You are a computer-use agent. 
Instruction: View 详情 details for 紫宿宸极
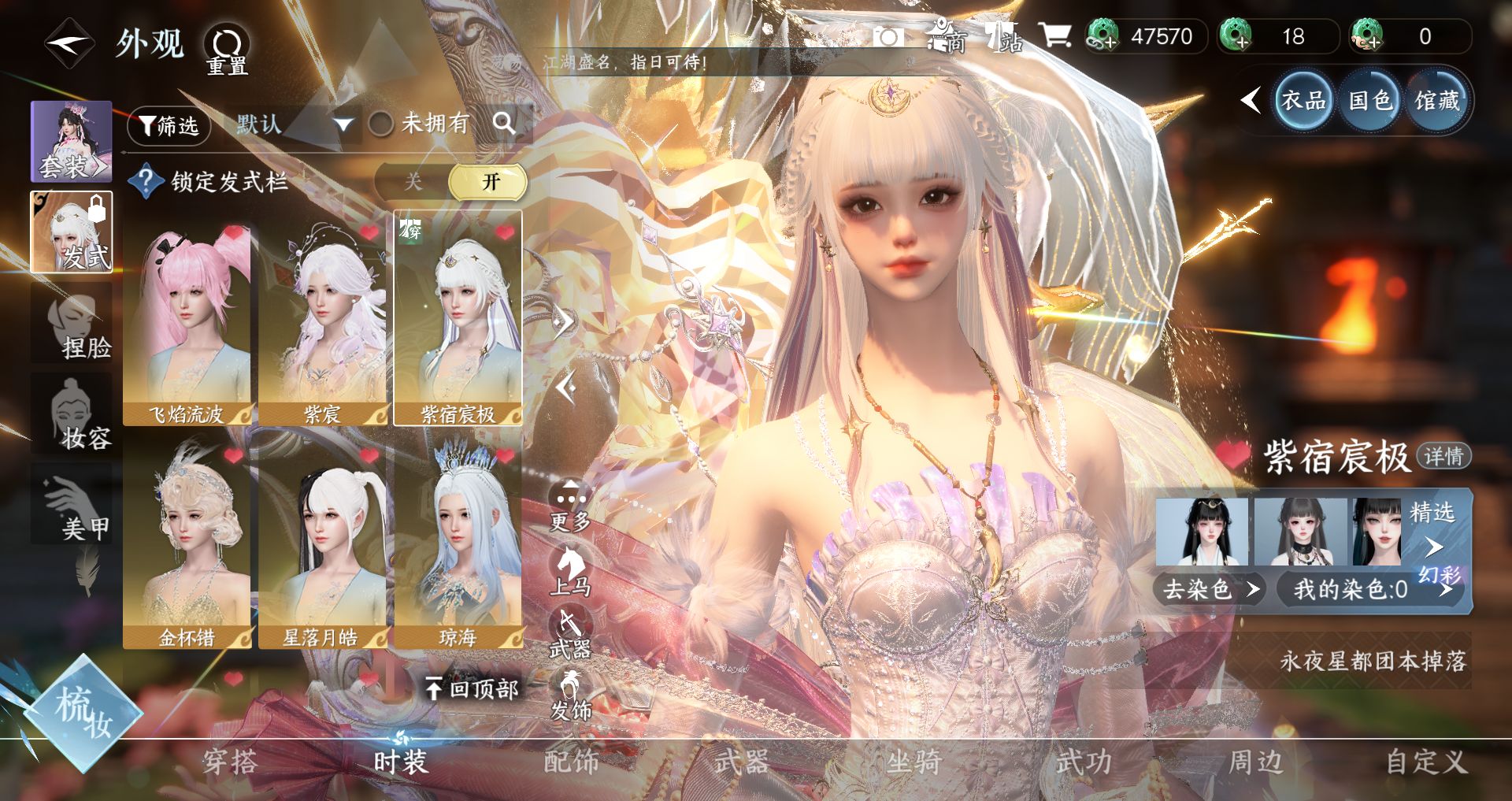(x=1443, y=456)
